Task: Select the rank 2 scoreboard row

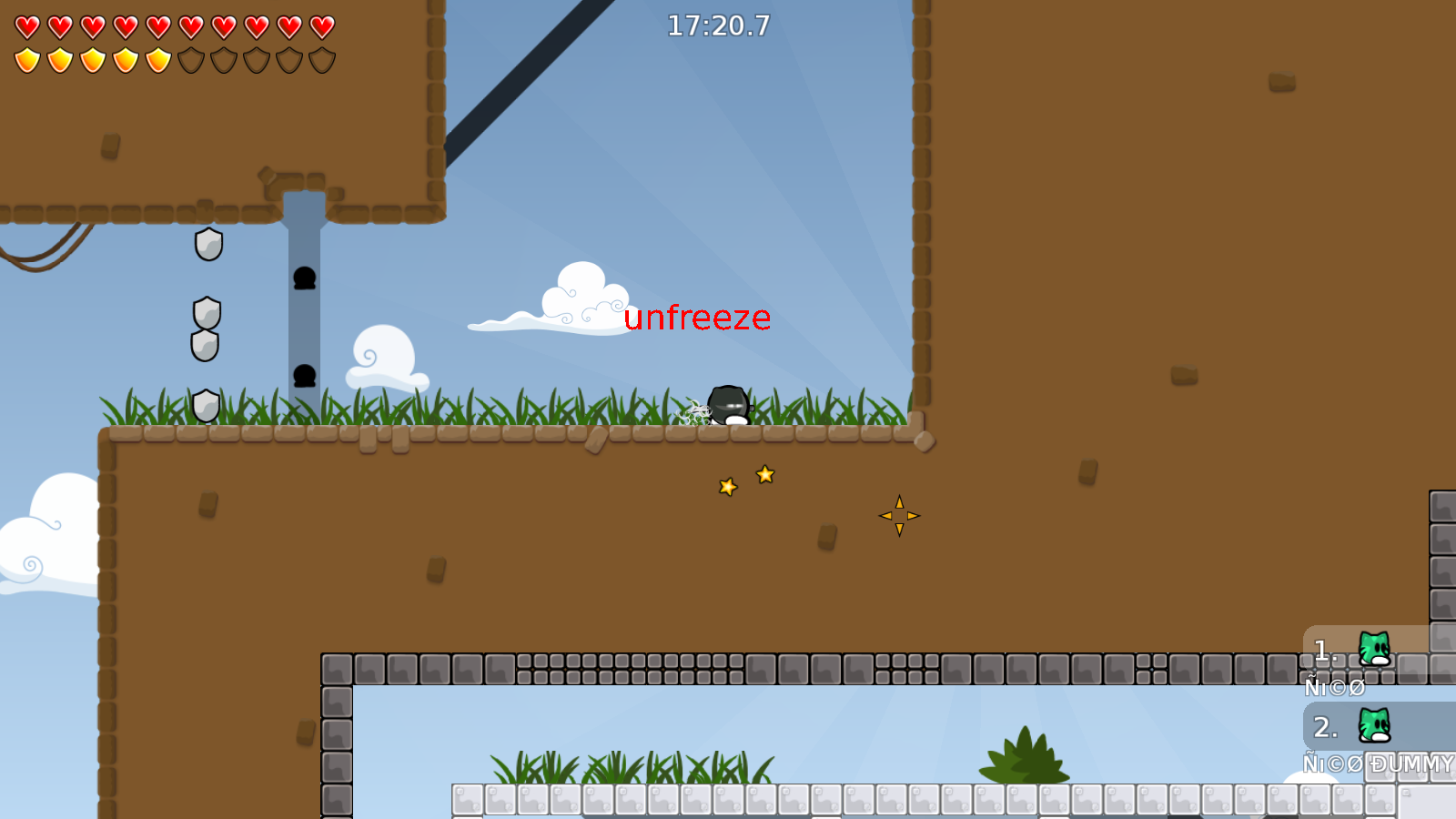Action: click(1347, 728)
